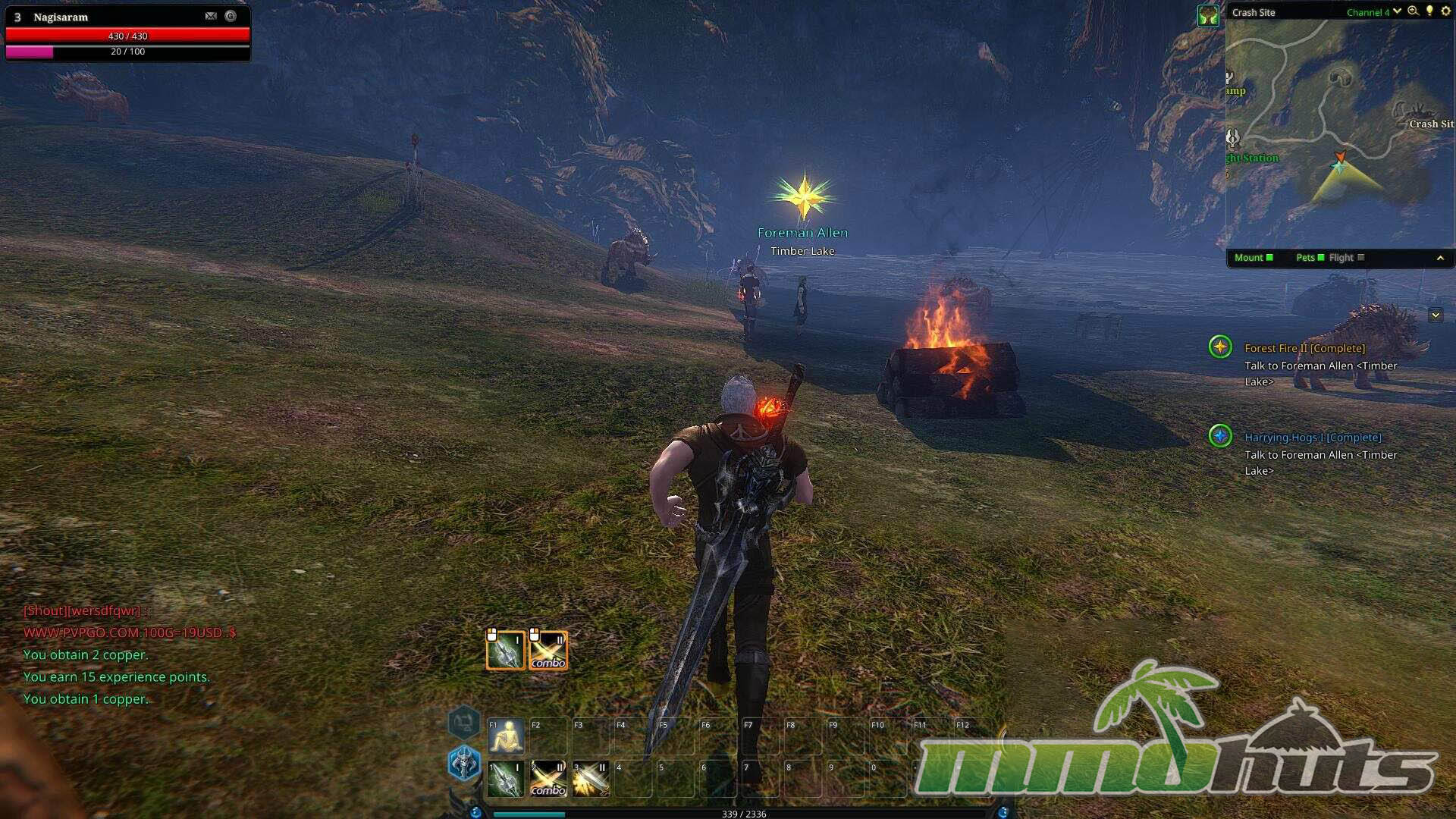Collapse the quest tracker arrow
Viewport: 1456px width, 819px height.
pyautogui.click(x=1435, y=315)
